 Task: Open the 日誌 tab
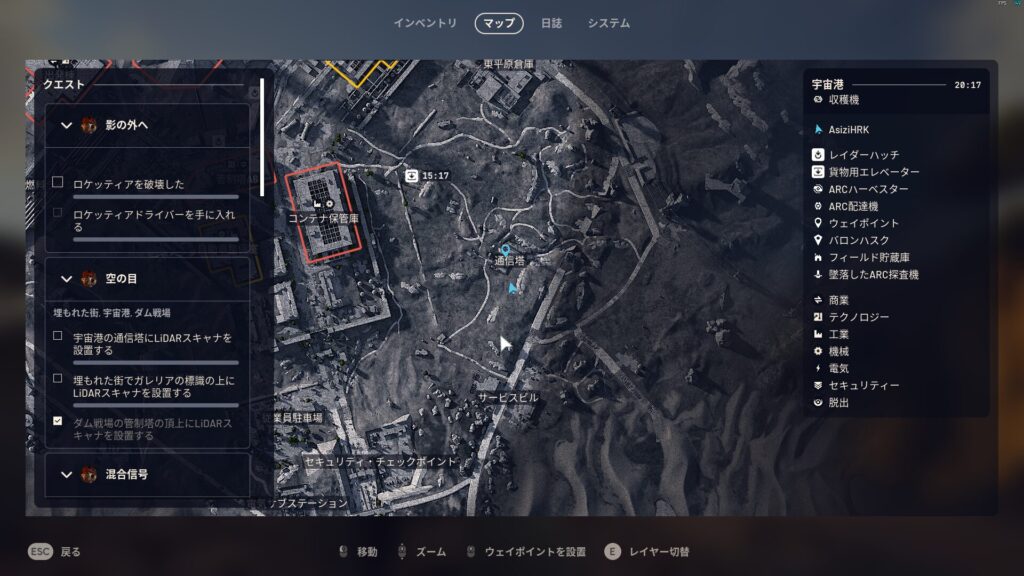pyautogui.click(x=551, y=23)
